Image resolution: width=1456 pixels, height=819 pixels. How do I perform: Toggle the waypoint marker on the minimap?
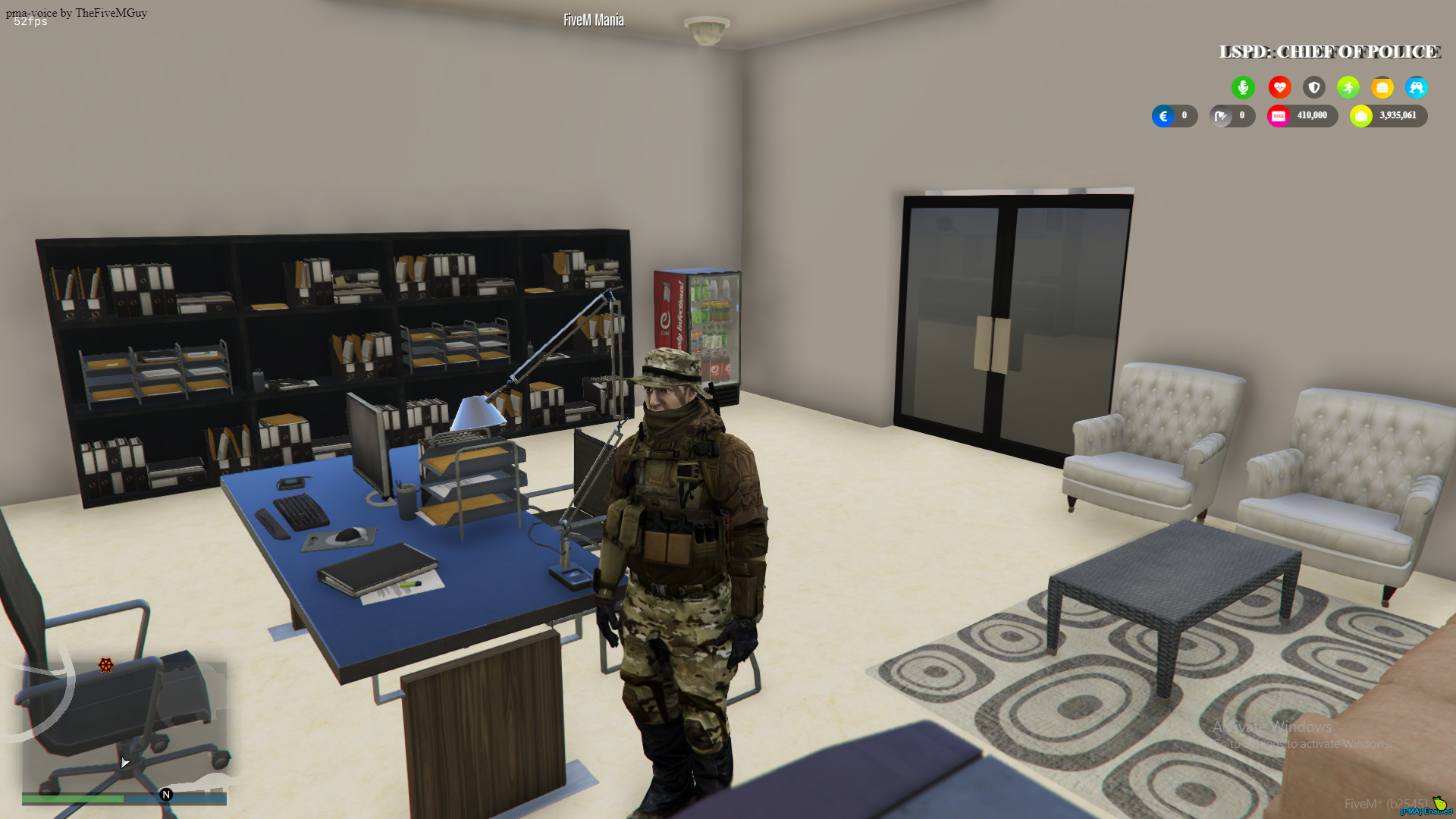click(x=105, y=666)
